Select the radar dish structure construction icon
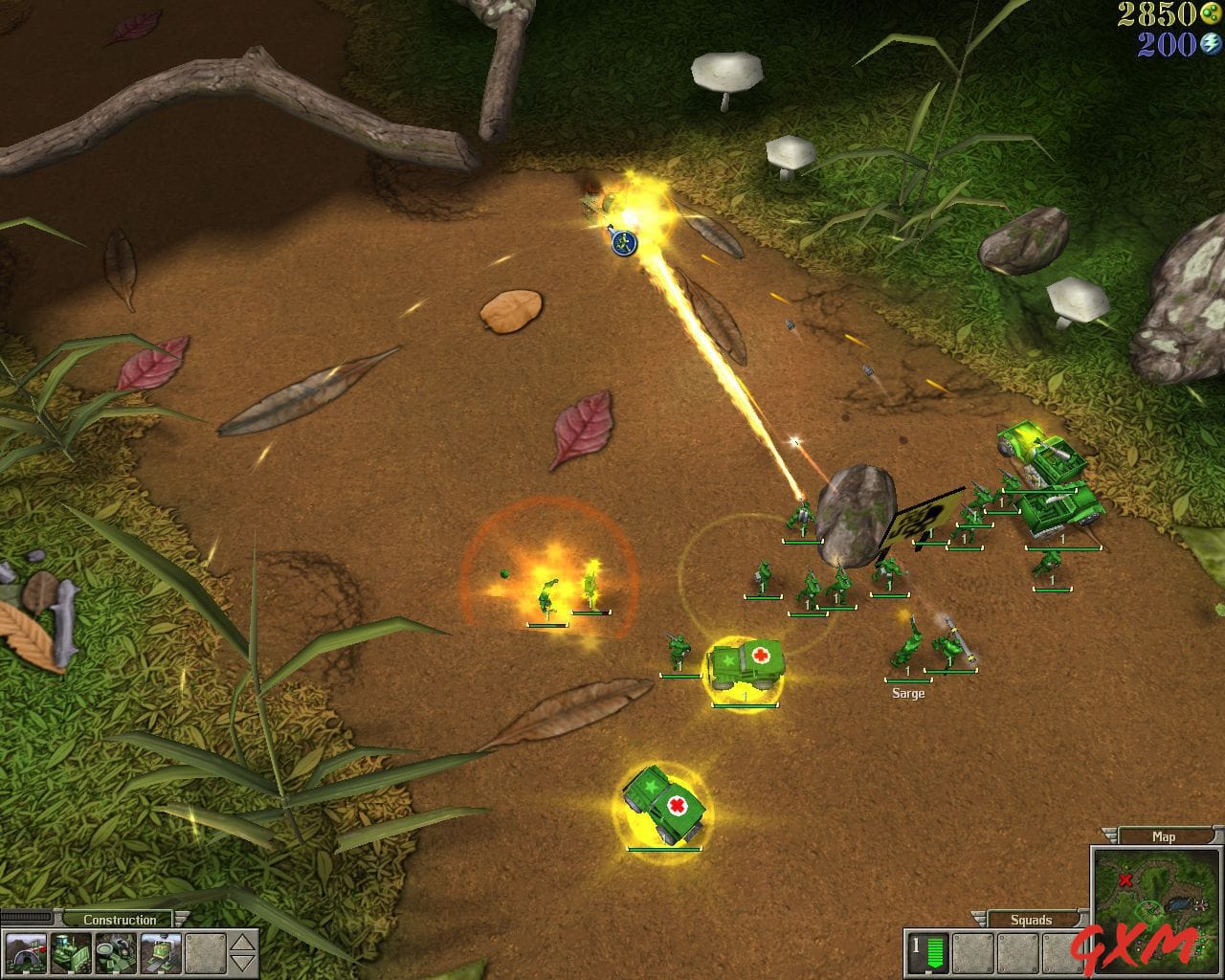This screenshot has width=1225, height=980. coord(117,953)
